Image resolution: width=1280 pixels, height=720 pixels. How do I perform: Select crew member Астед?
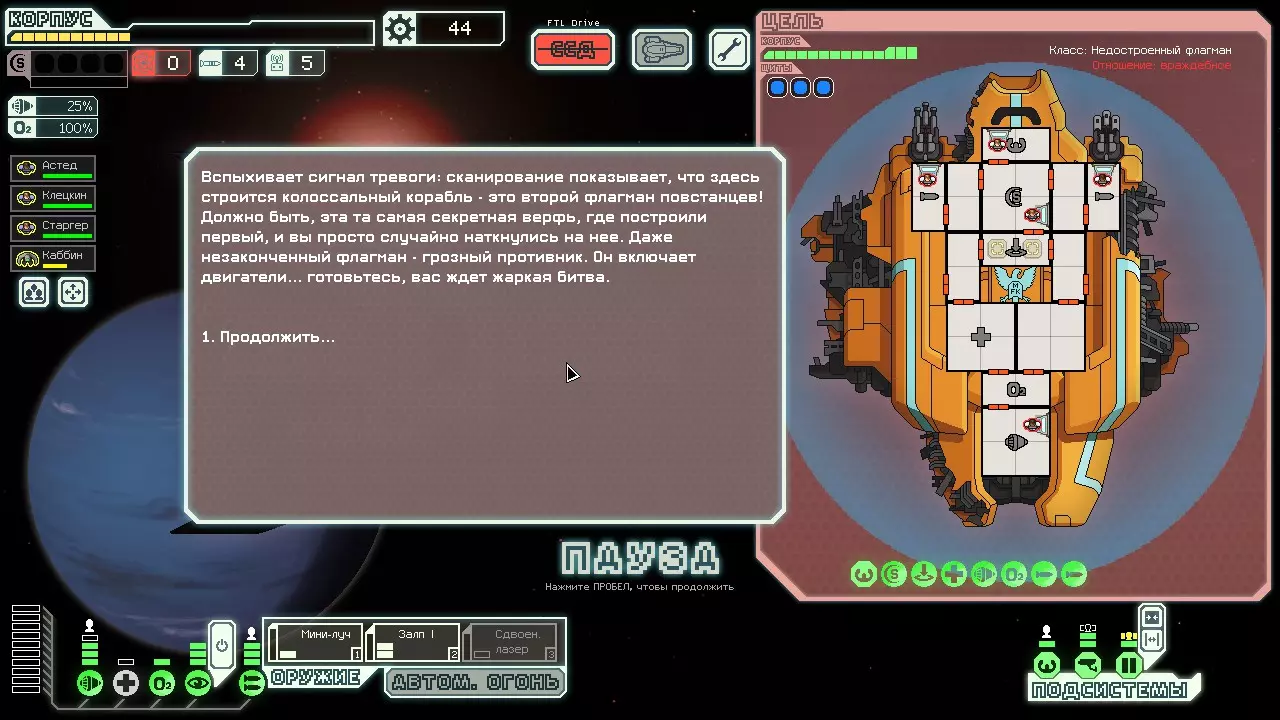pos(55,168)
